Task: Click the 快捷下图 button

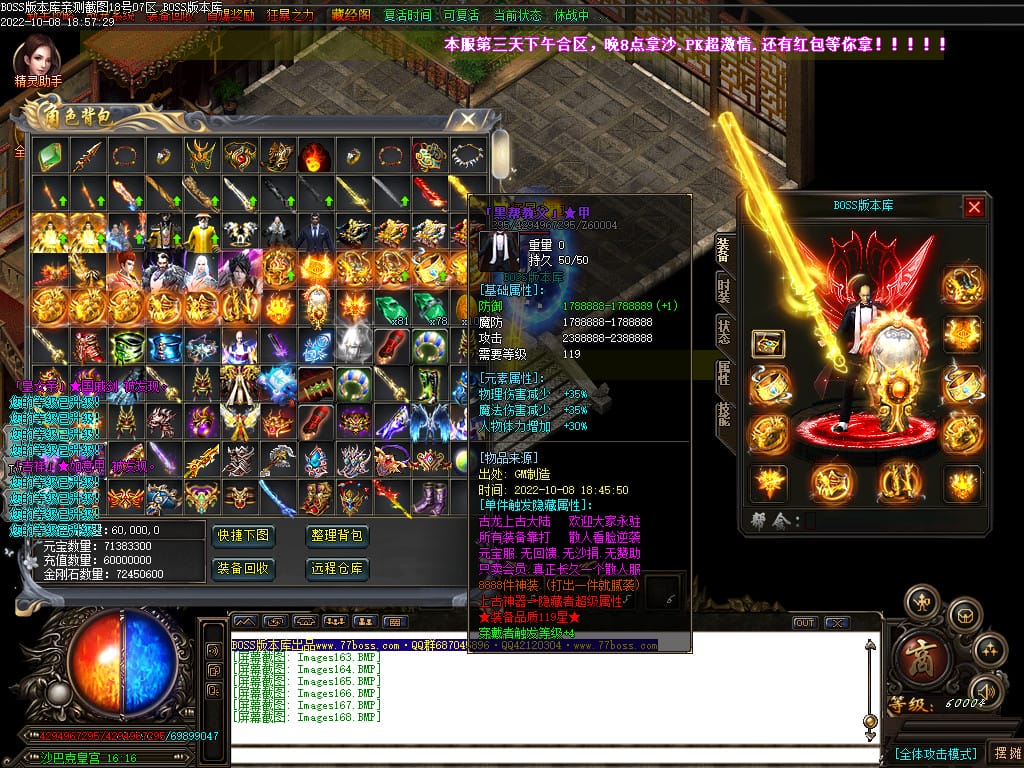Action: pos(243,536)
